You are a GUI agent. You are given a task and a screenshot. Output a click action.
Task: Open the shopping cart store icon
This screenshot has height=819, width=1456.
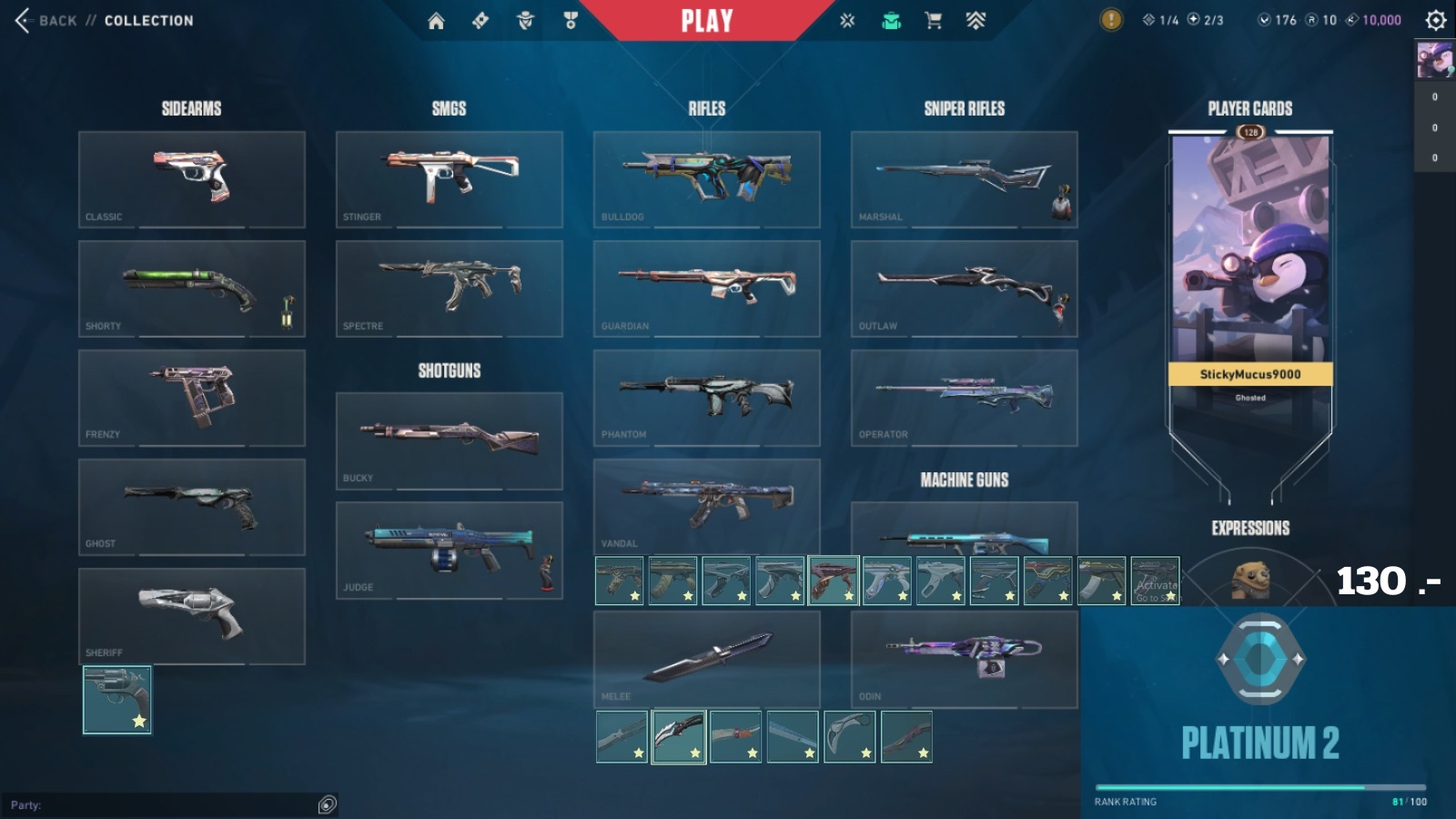(933, 21)
